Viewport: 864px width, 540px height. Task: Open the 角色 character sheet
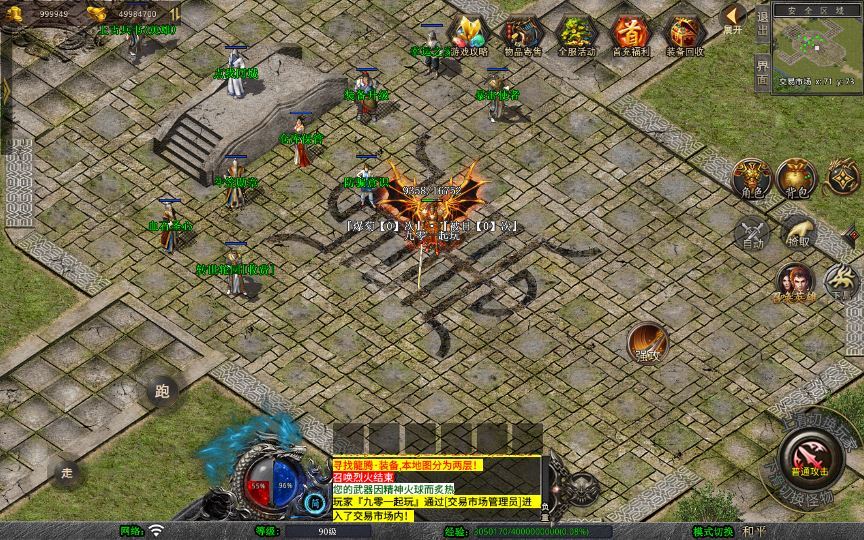pyautogui.click(x=751, y=177)
